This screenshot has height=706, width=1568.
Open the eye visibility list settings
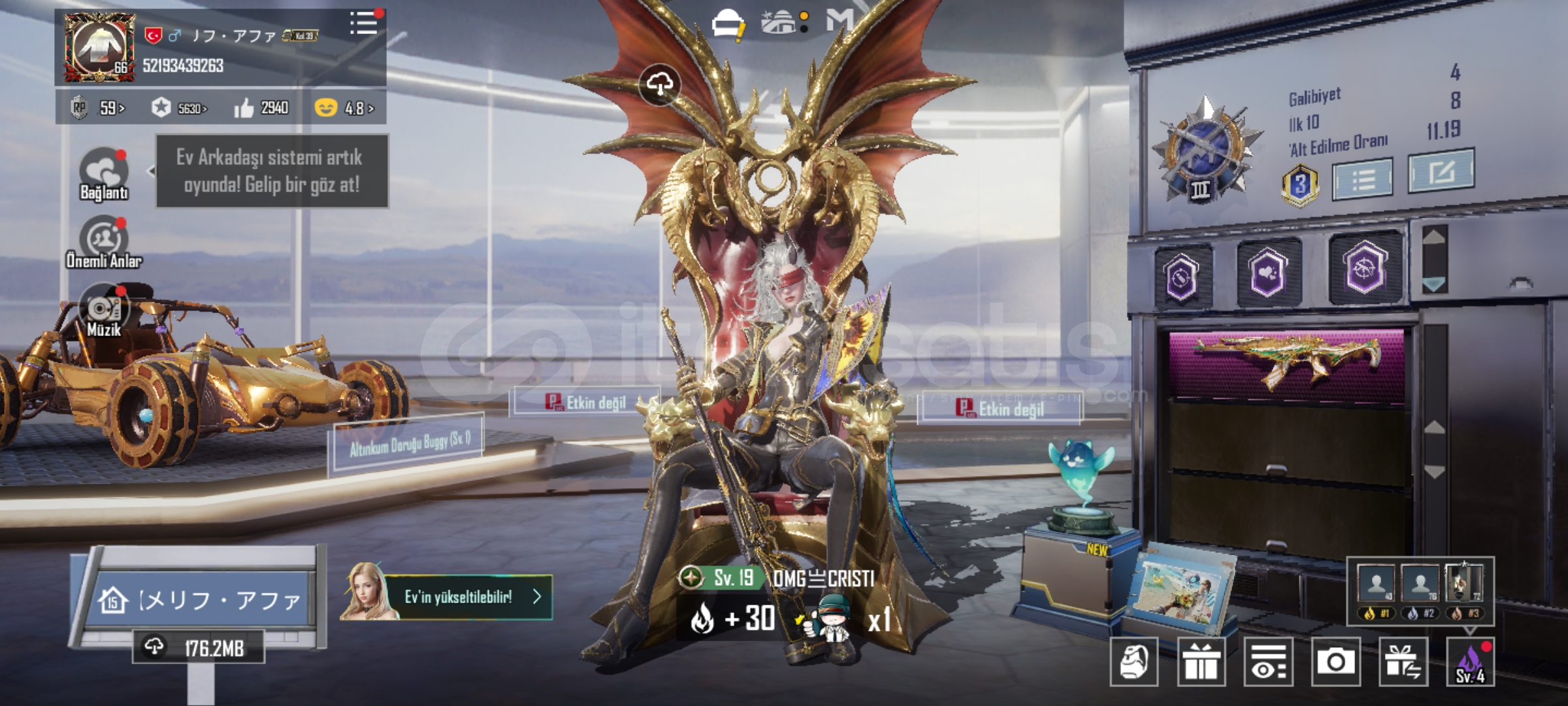coord(1268,662)
